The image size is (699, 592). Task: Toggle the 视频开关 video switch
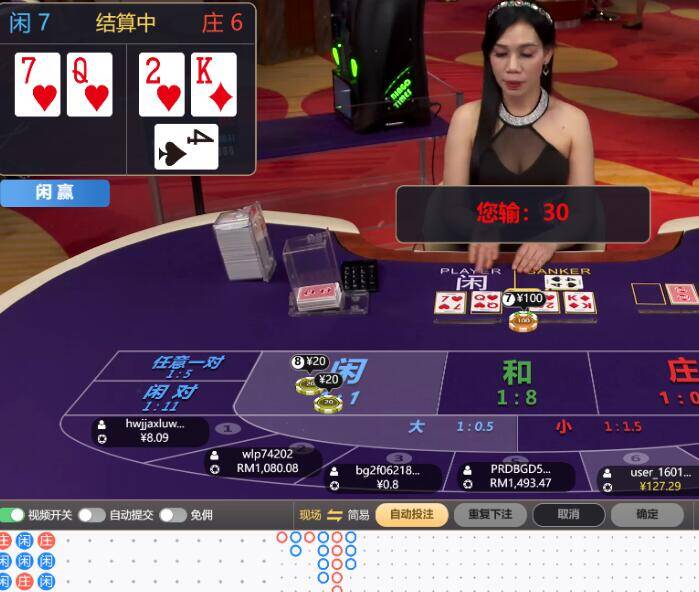click(14, 515)
